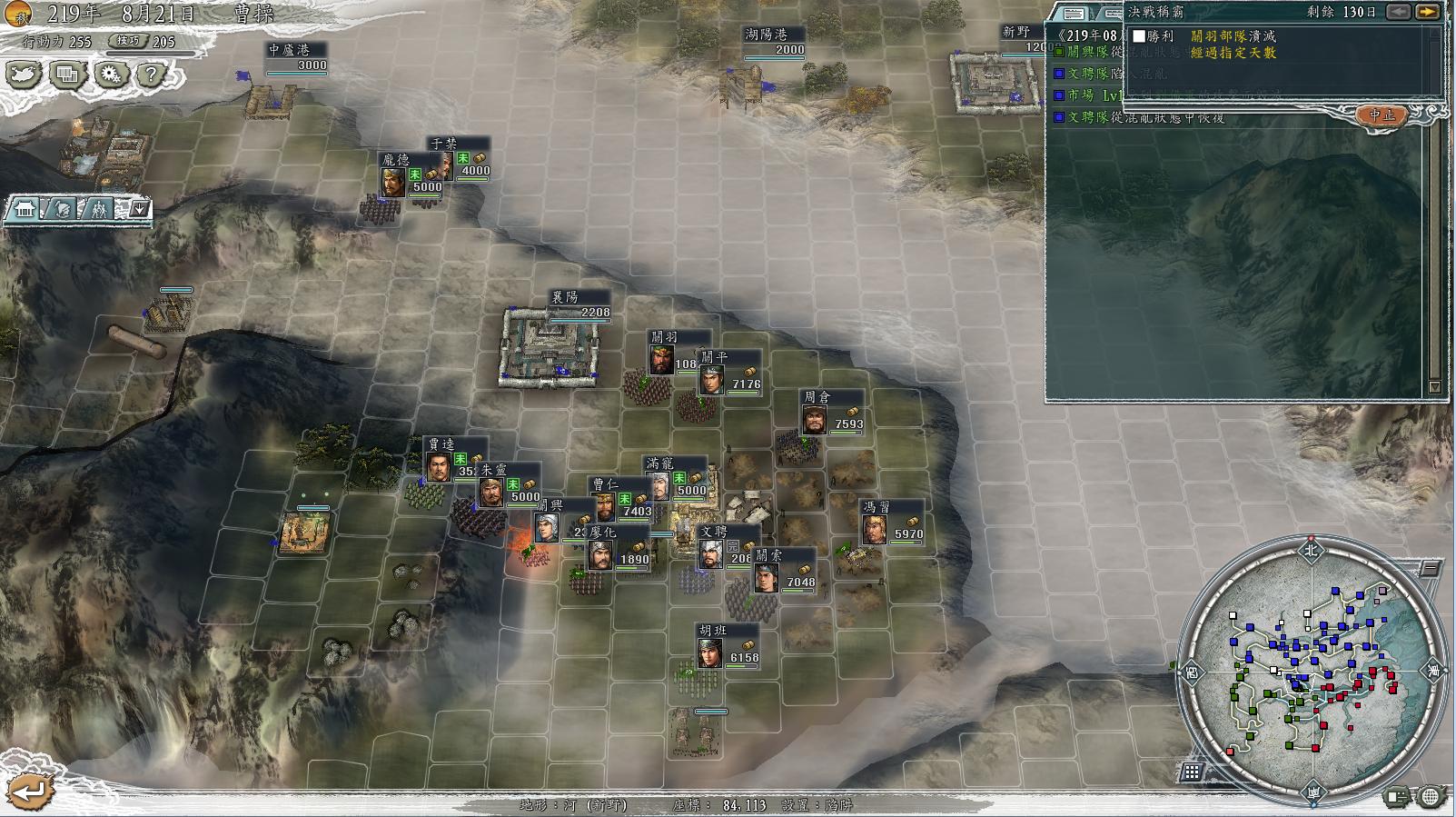Click the return arrow button at bottom left

coord(27,791)
